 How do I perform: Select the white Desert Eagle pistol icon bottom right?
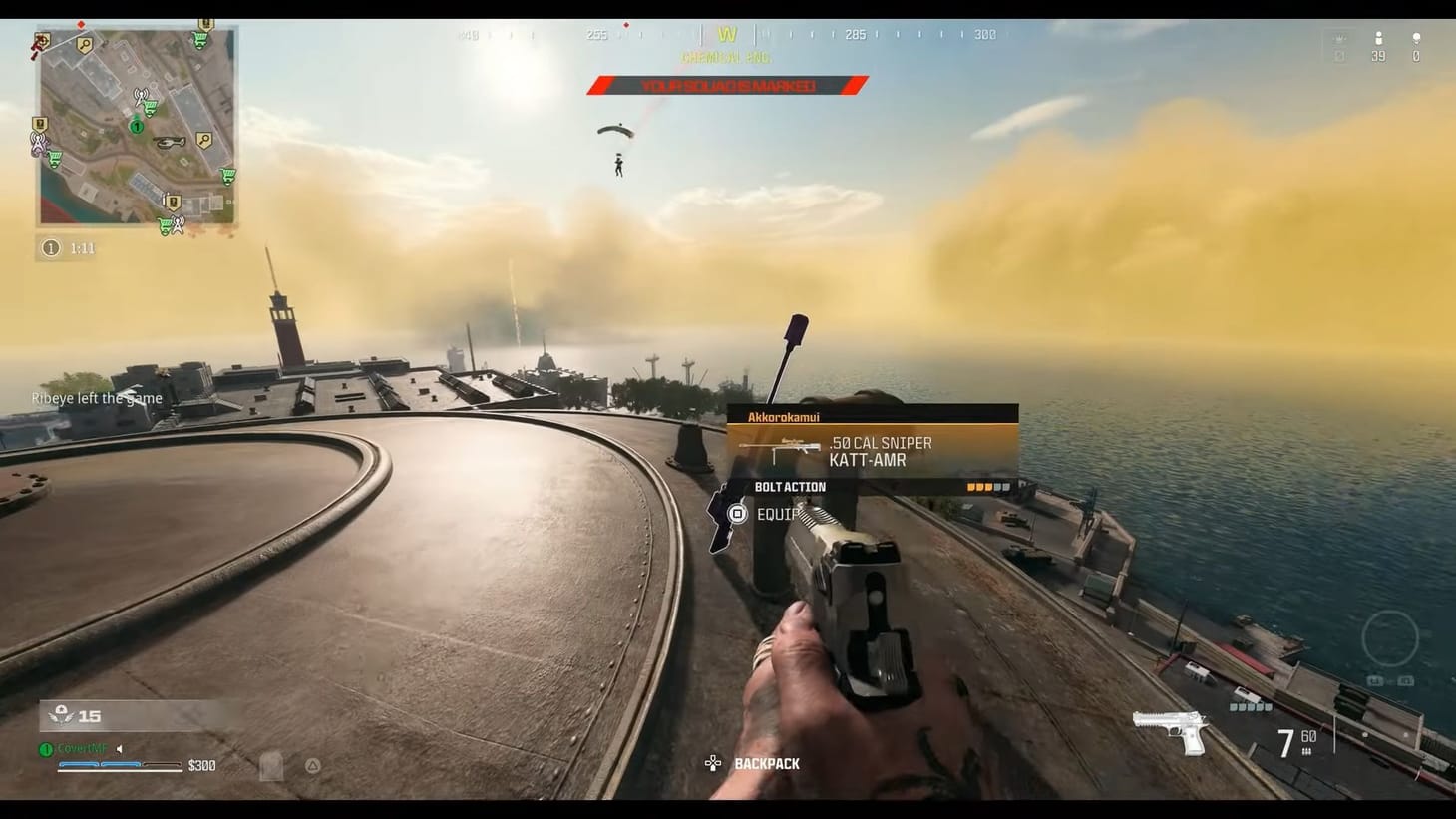[1169, 731]
